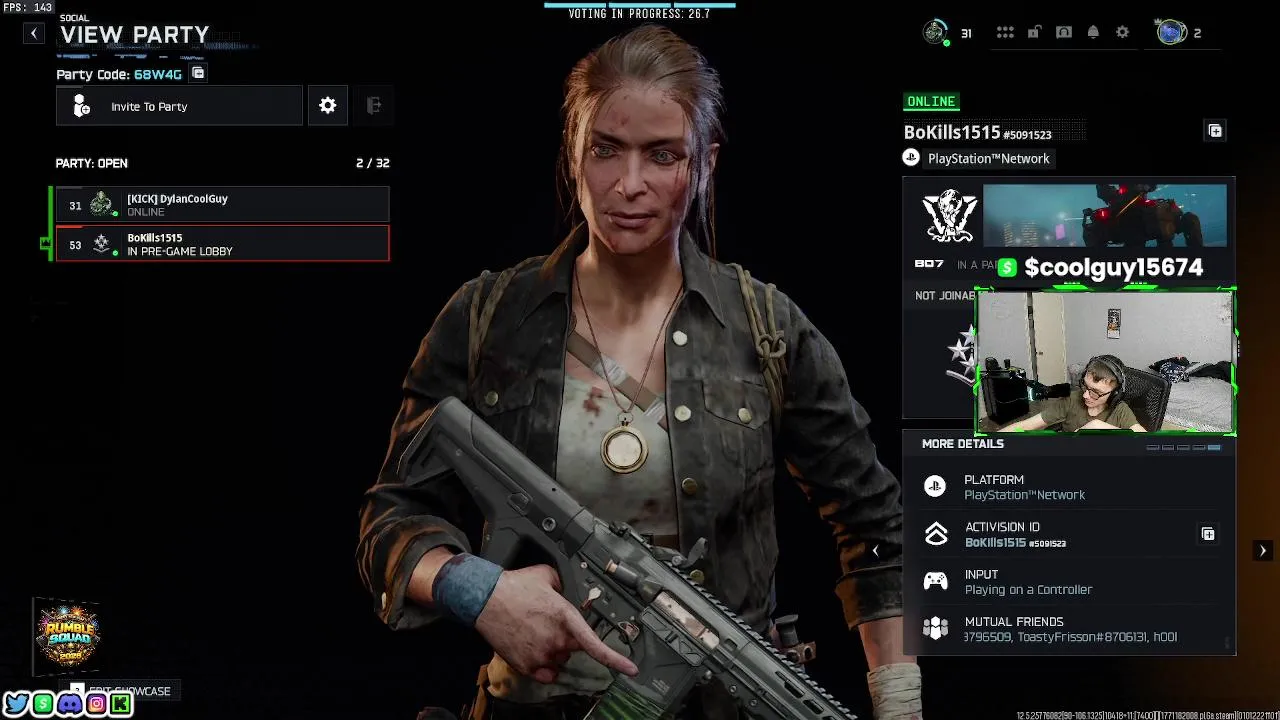
Task: Leave the party with the exit door button
Action: pyautogui.click(x=374, y=106)
